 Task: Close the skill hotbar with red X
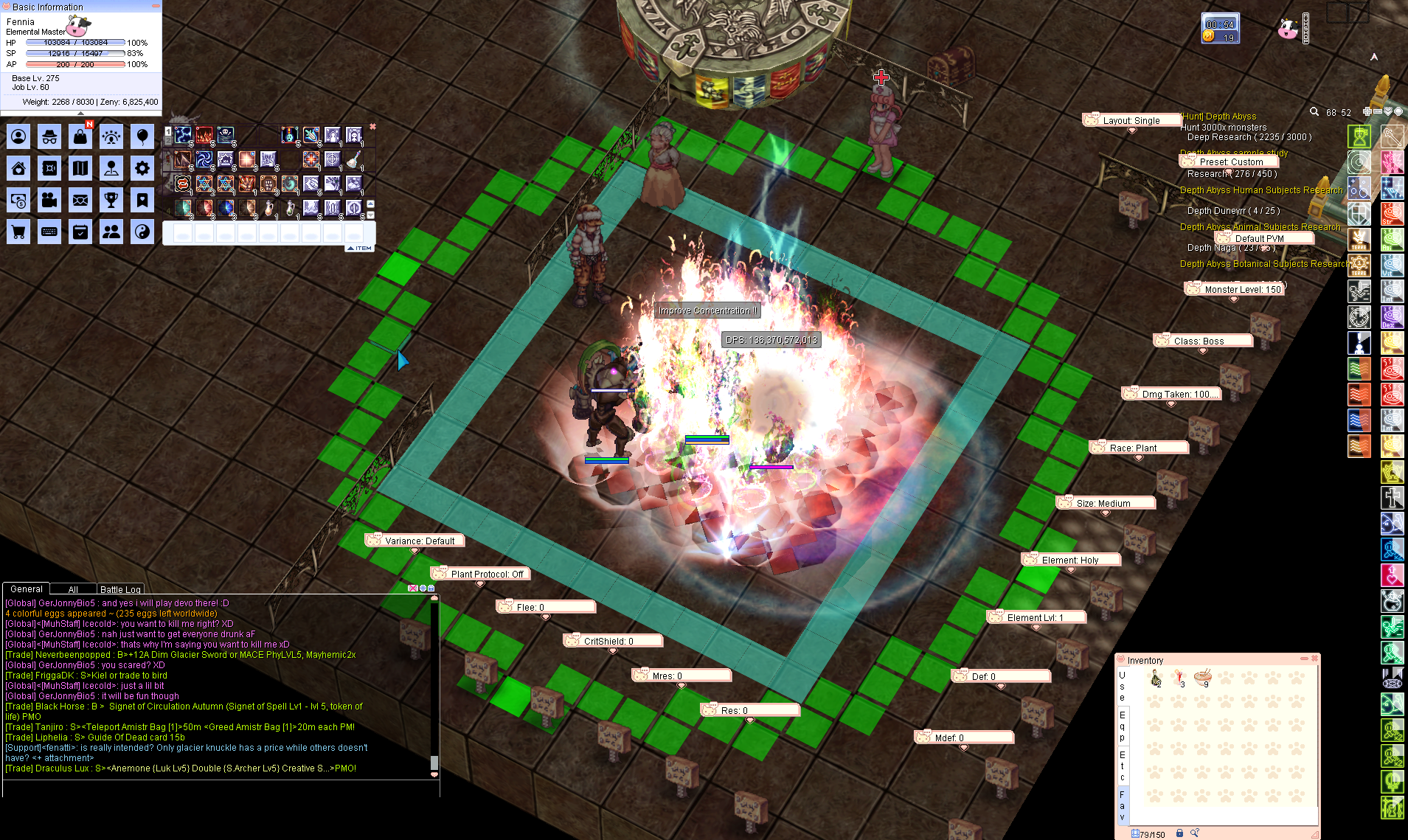(372, 127)
